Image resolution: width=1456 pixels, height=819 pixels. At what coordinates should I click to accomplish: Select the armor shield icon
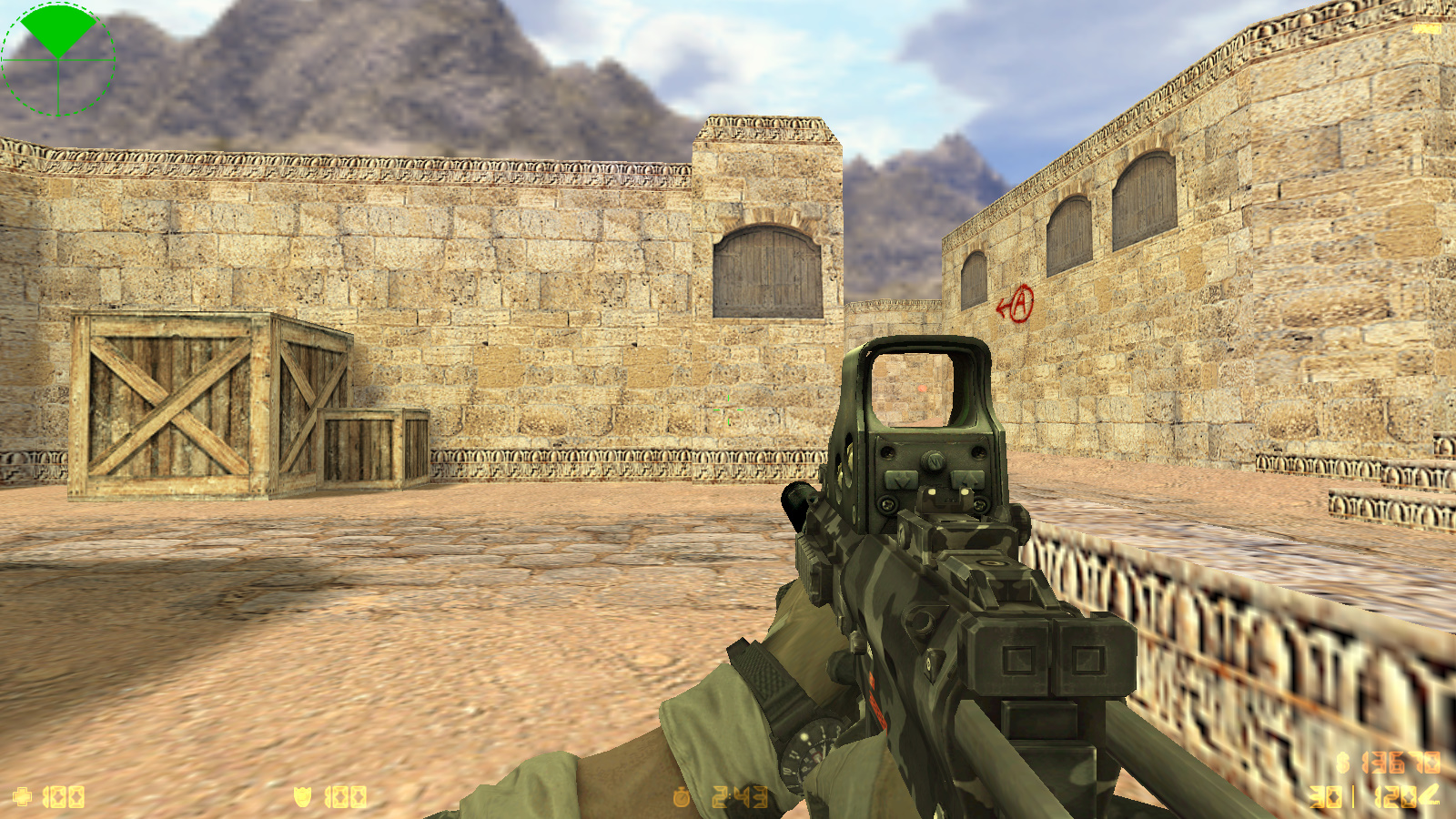(303, 797)
